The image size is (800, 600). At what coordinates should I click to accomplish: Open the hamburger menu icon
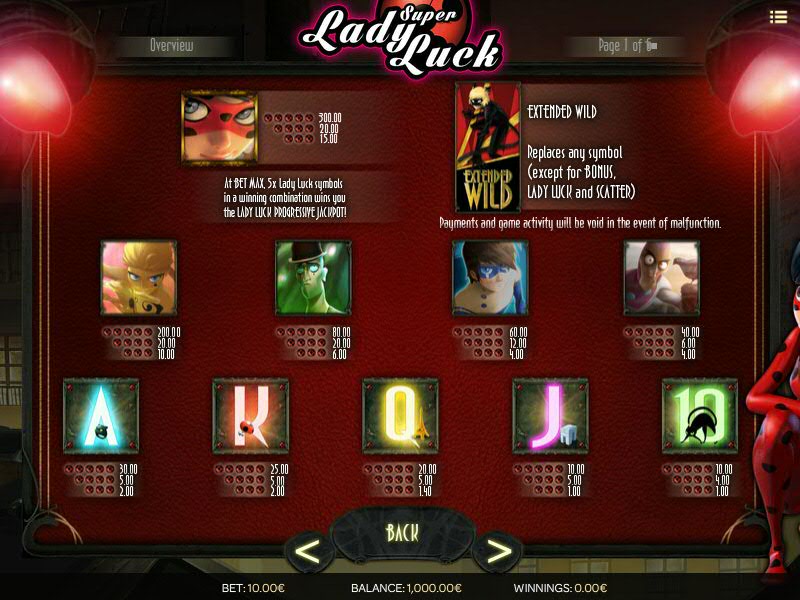[778, 16]
